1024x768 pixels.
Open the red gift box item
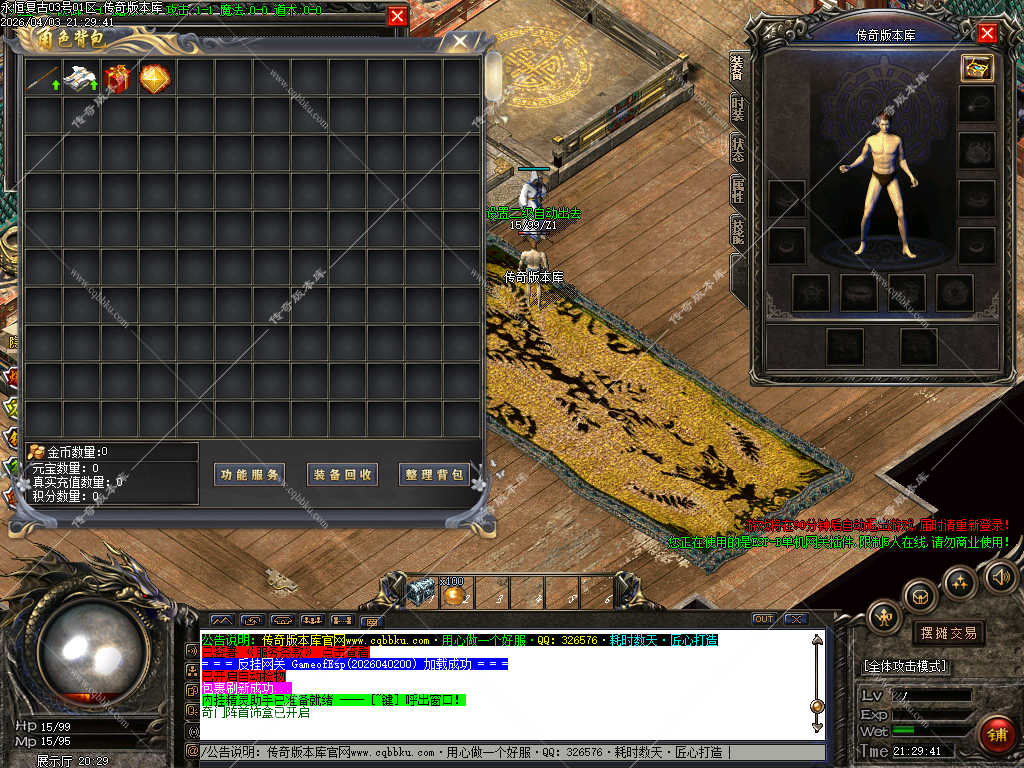118,78
